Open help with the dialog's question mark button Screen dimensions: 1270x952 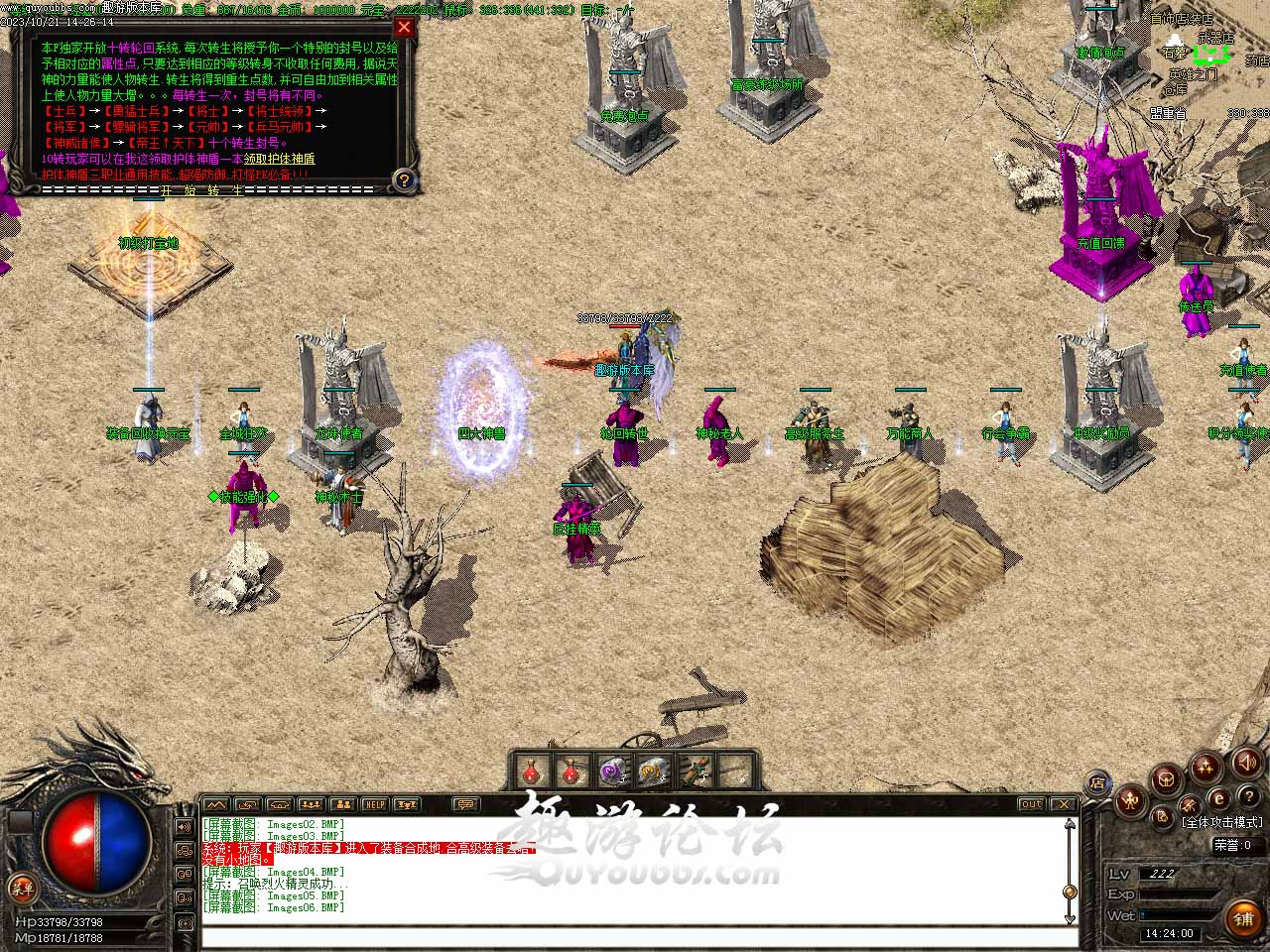(404, 179)
